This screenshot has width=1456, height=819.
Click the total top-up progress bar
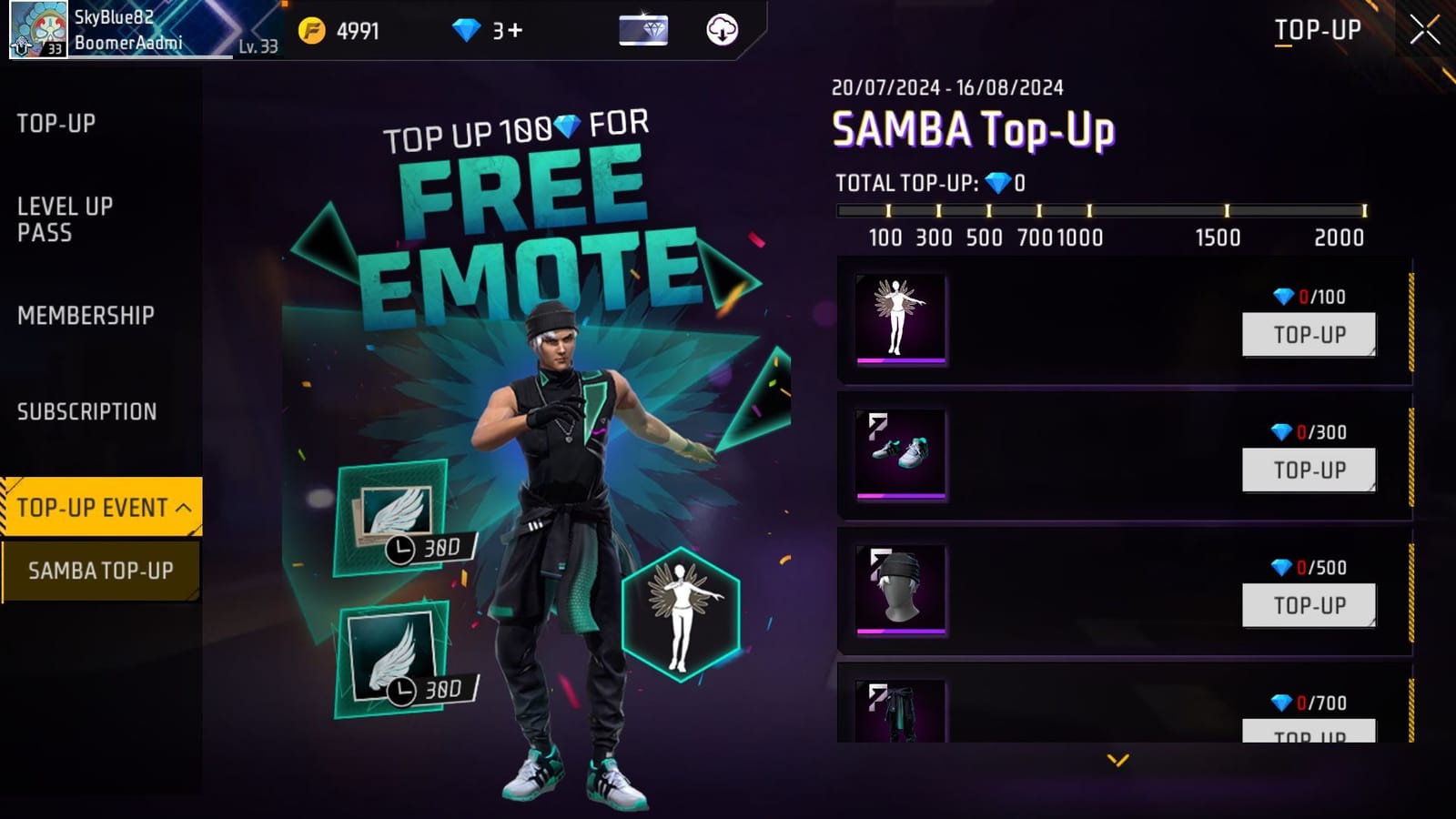pos(1101,209)
